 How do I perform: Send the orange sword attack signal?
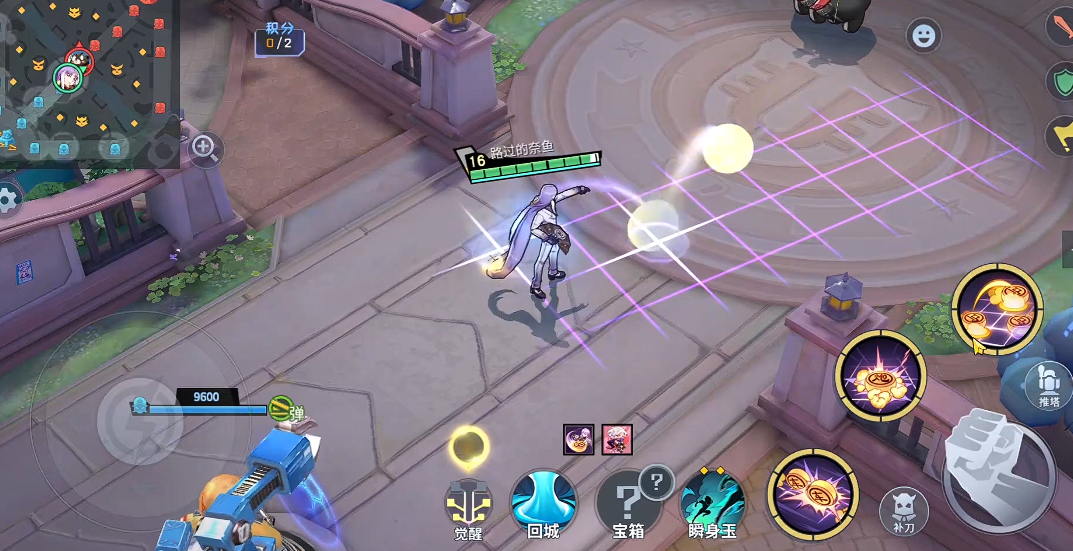coord(1060,26)
